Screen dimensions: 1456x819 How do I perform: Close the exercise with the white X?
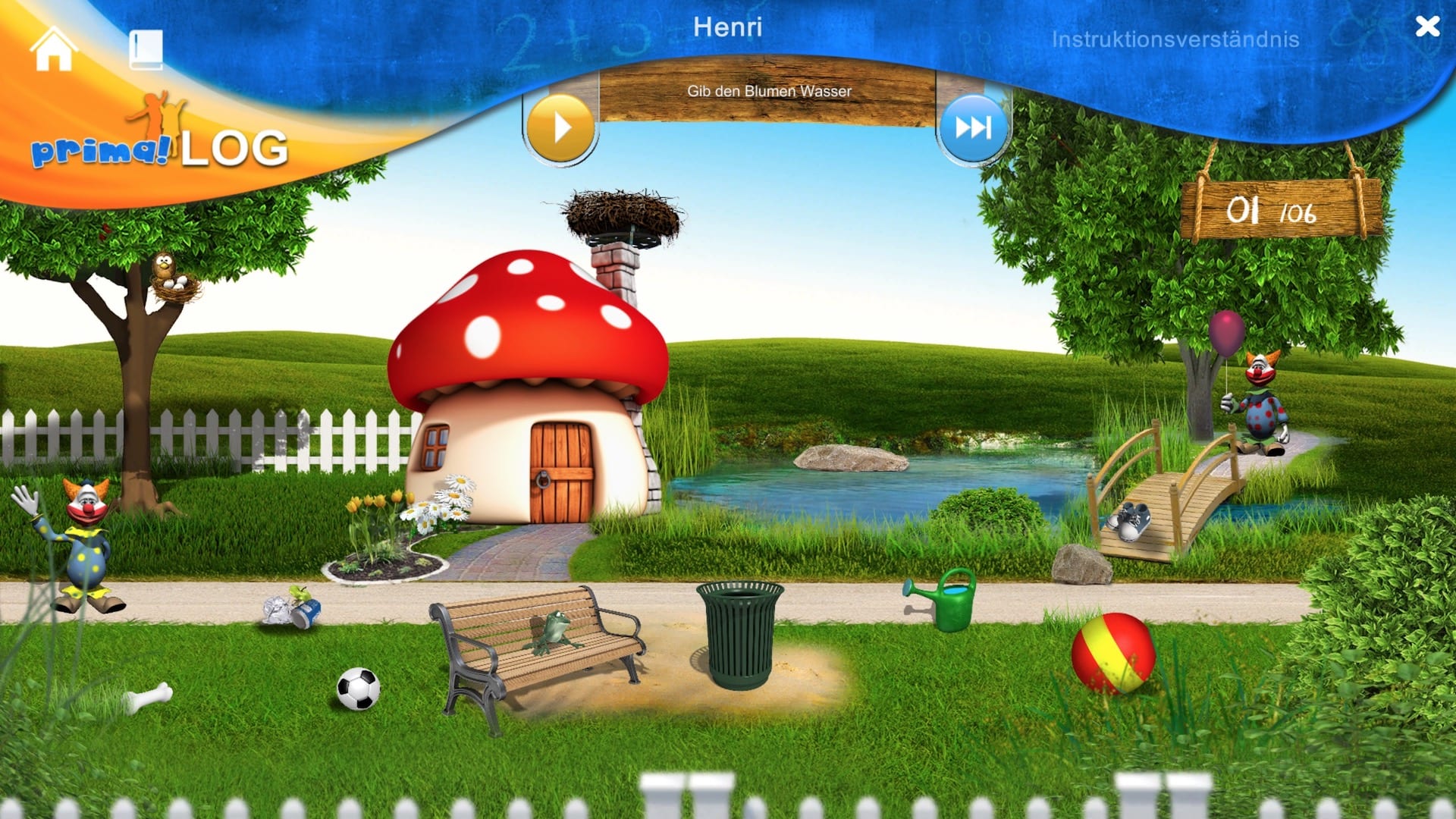[x=1427, y=27]
